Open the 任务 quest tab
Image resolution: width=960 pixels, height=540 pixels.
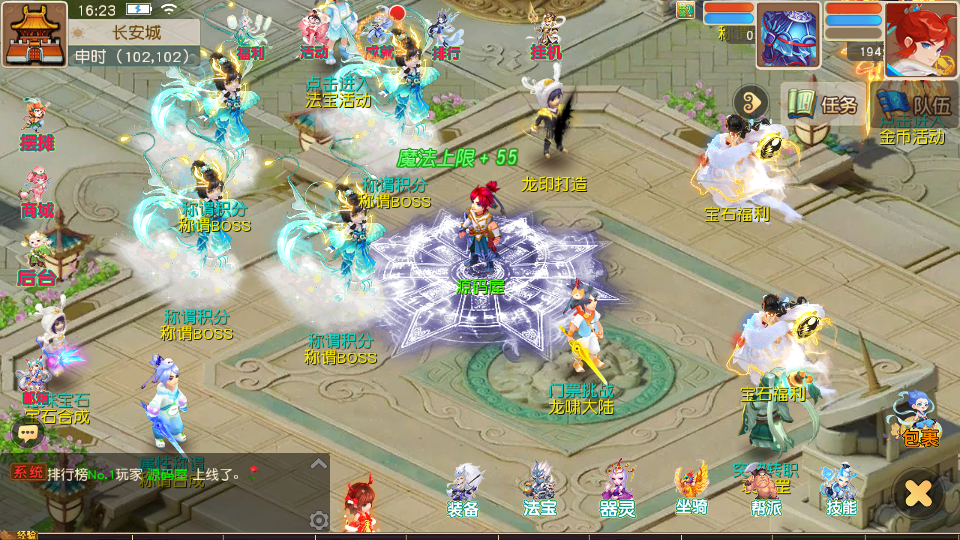pyautogui.click(x=822, y=104)
